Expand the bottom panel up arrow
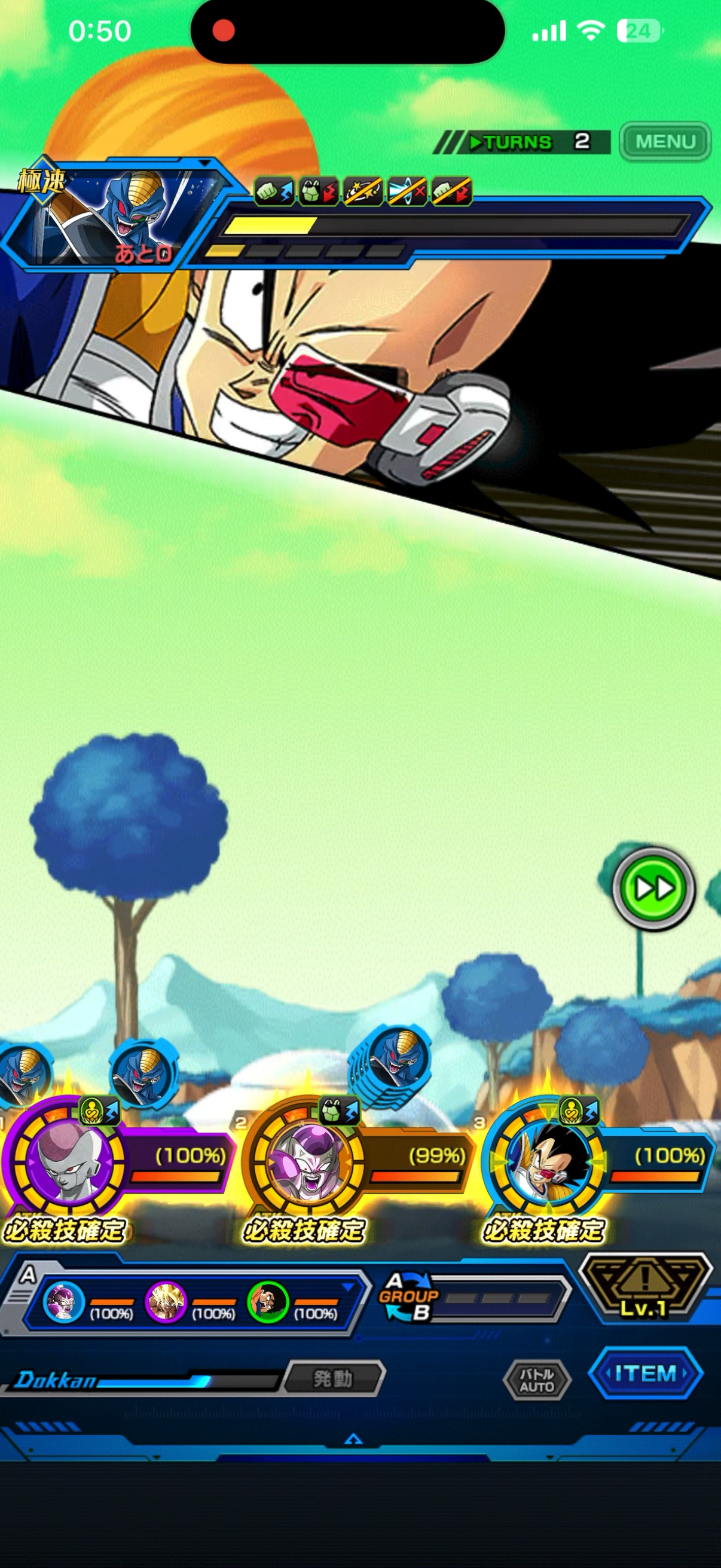The image size is (721, 1568). point(353,1439)
